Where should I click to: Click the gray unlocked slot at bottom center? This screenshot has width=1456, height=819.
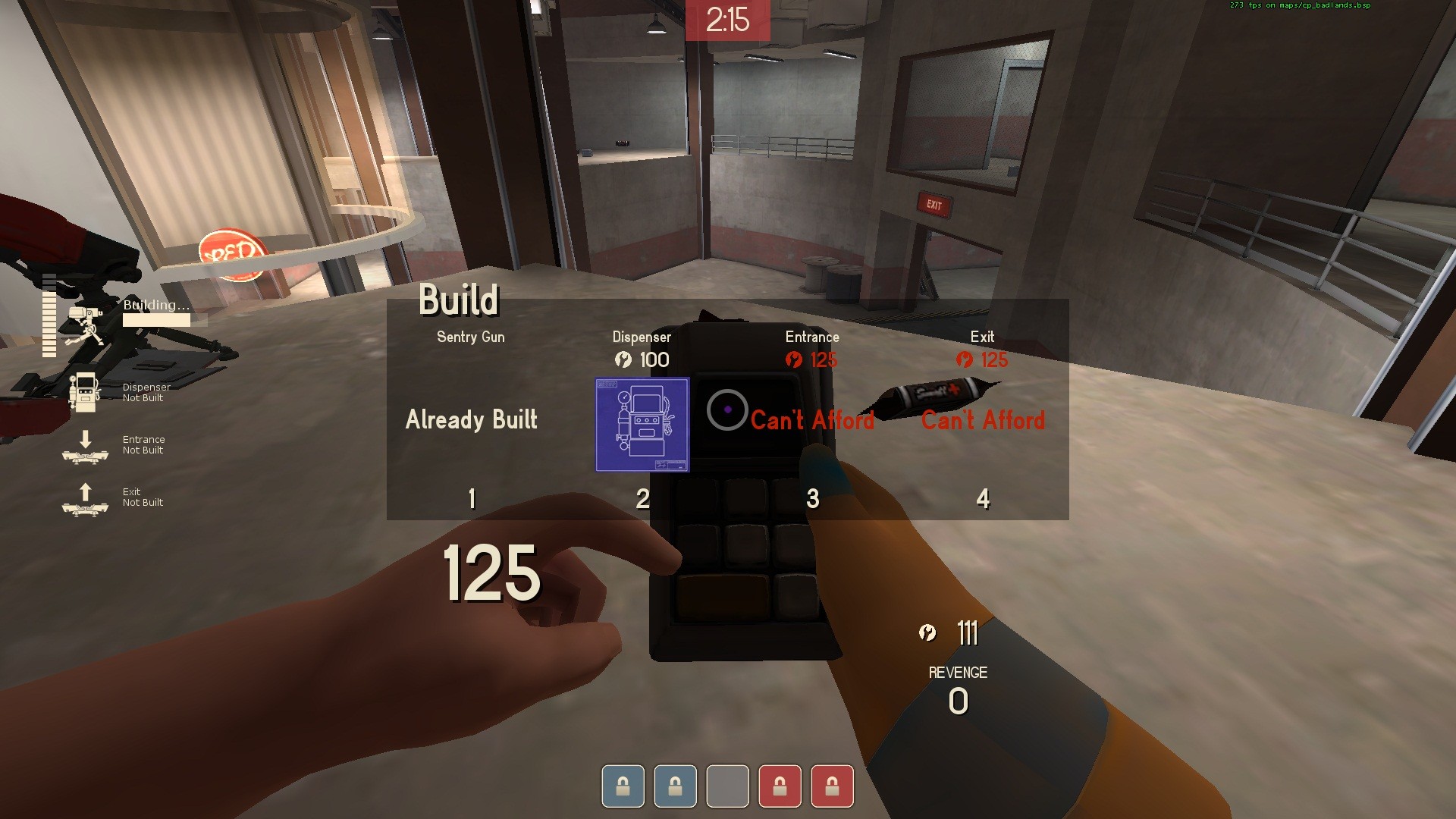[x=728, y=786]
